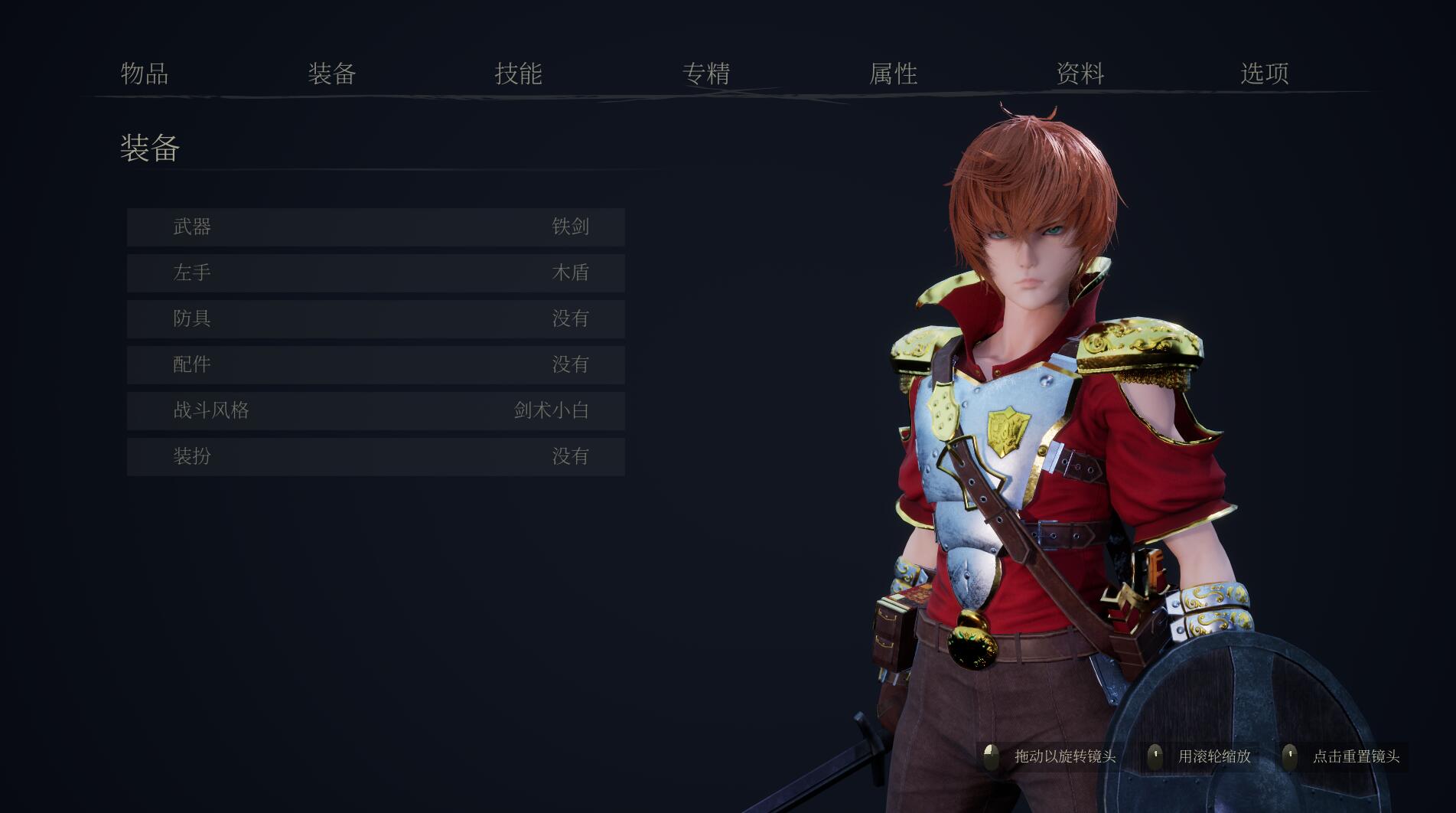Switch to the 物品 tab

point(145,73)
